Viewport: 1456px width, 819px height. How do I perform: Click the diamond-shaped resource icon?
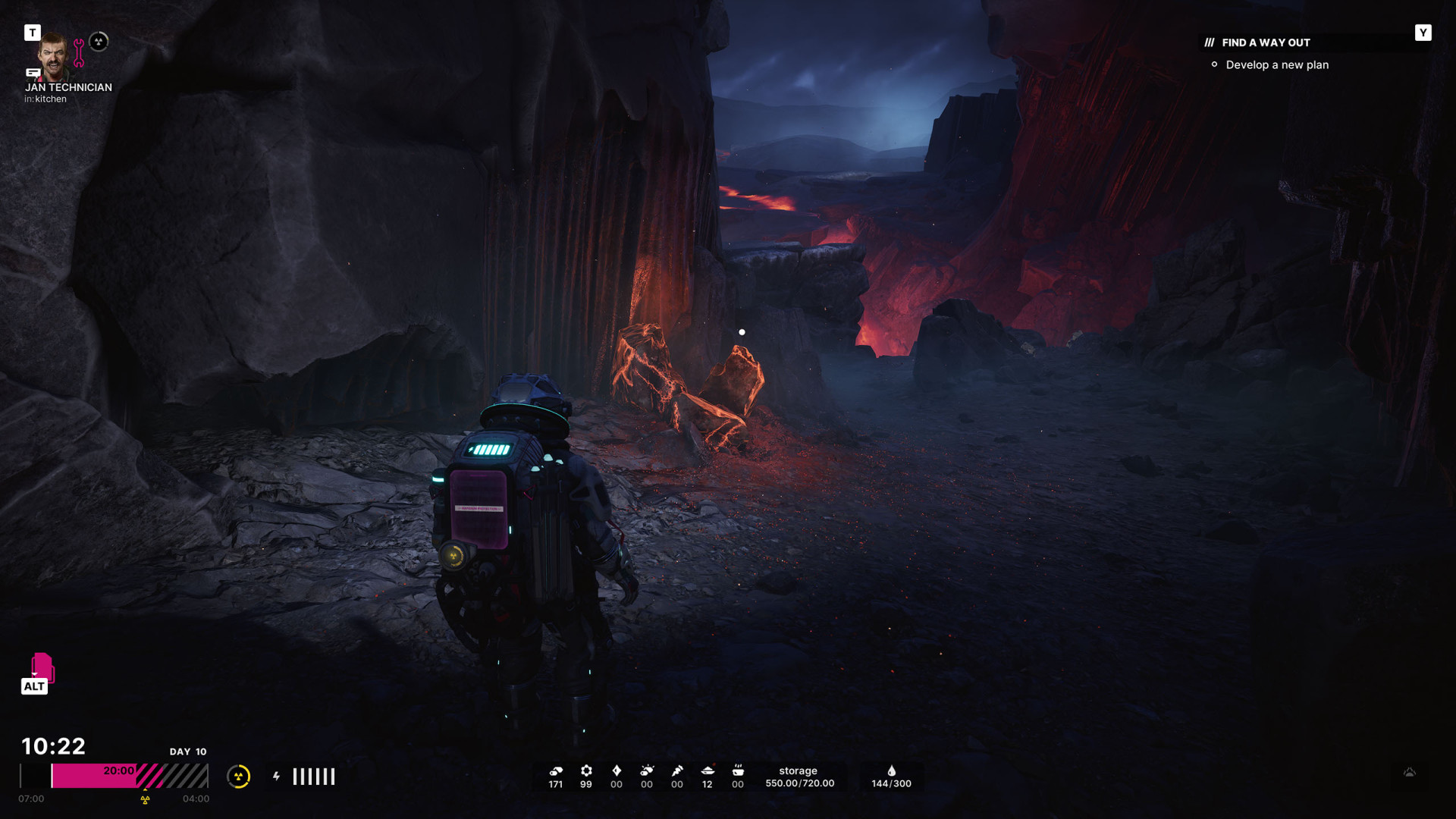617,771
